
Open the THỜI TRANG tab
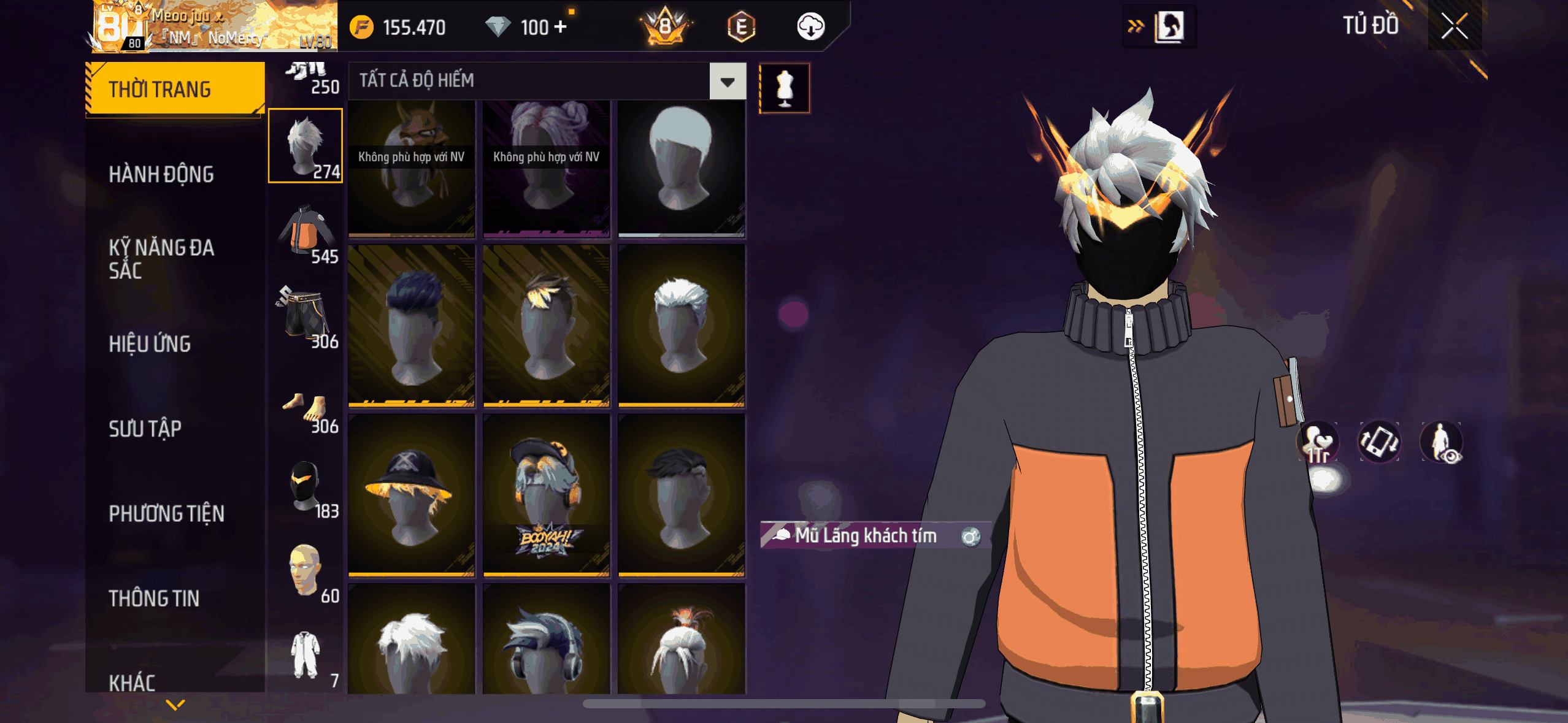click(175, 90)
